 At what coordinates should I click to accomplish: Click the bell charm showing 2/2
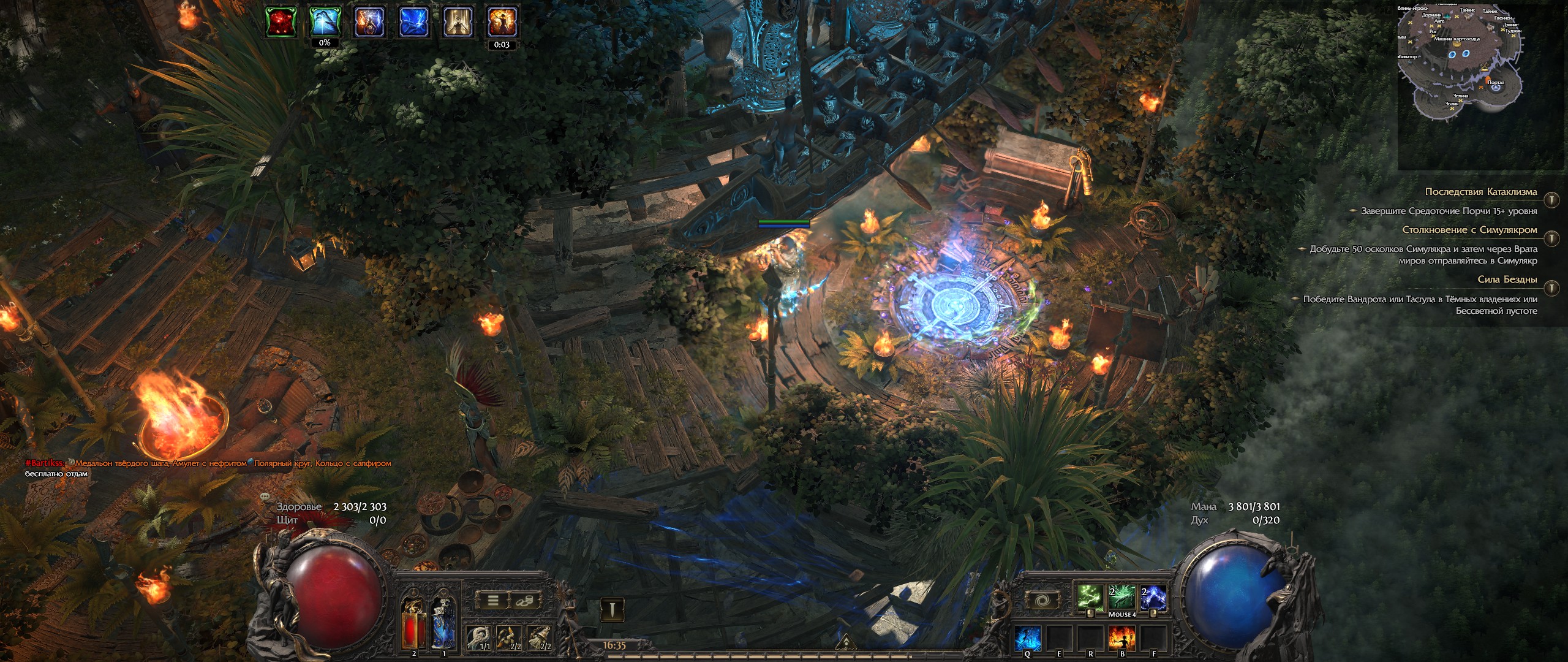539,636
